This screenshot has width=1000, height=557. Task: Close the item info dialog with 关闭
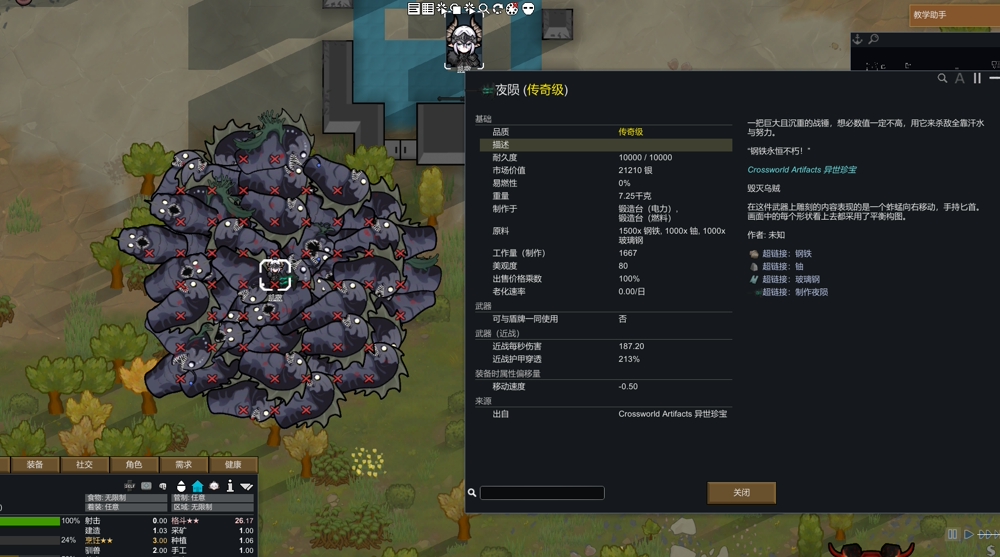click(x=741, y=492)
